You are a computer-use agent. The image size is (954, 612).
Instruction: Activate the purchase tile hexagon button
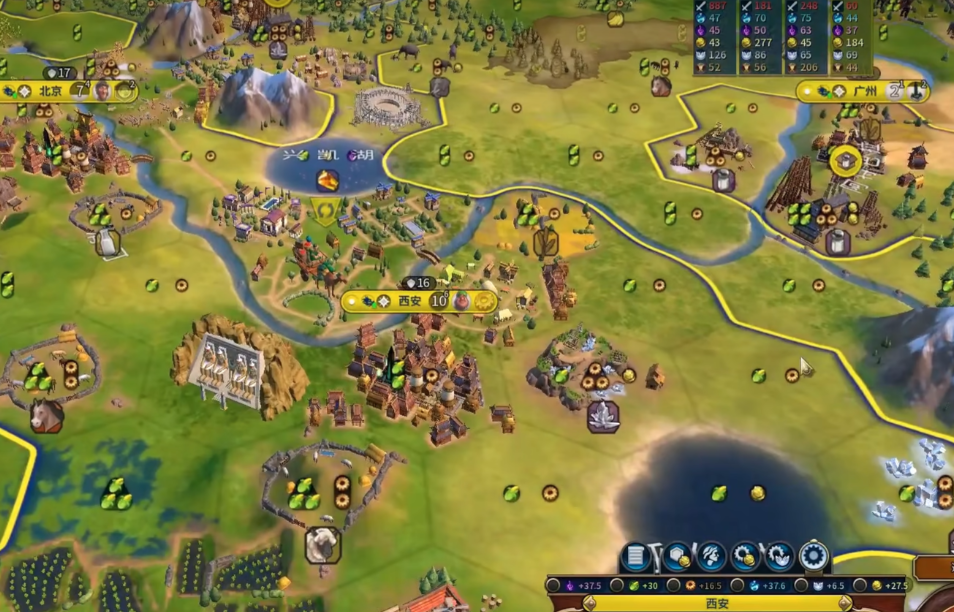[x=677, y=557]
